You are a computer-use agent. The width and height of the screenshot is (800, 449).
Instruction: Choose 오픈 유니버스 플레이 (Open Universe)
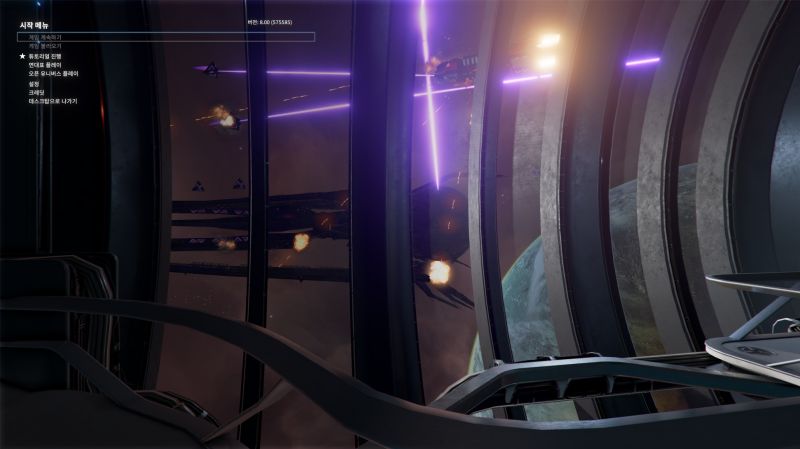(x=54, y=74)
